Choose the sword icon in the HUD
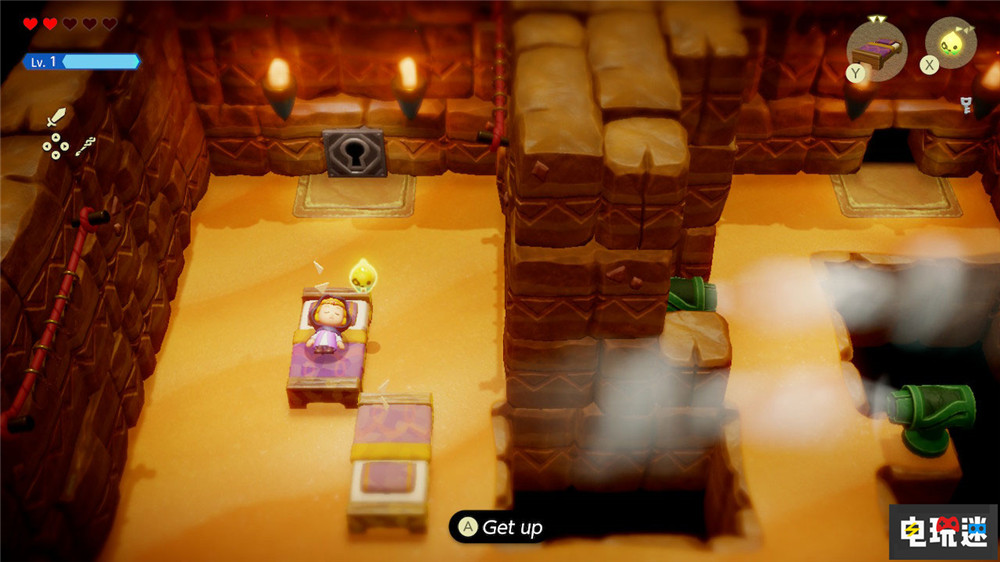This screenshot has height=562, width=1000. (55, 118)
